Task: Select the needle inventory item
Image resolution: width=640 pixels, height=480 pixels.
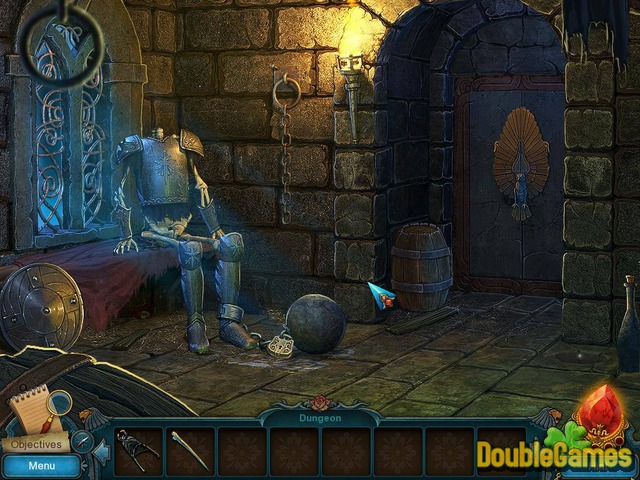Action: tap(189, 451)
